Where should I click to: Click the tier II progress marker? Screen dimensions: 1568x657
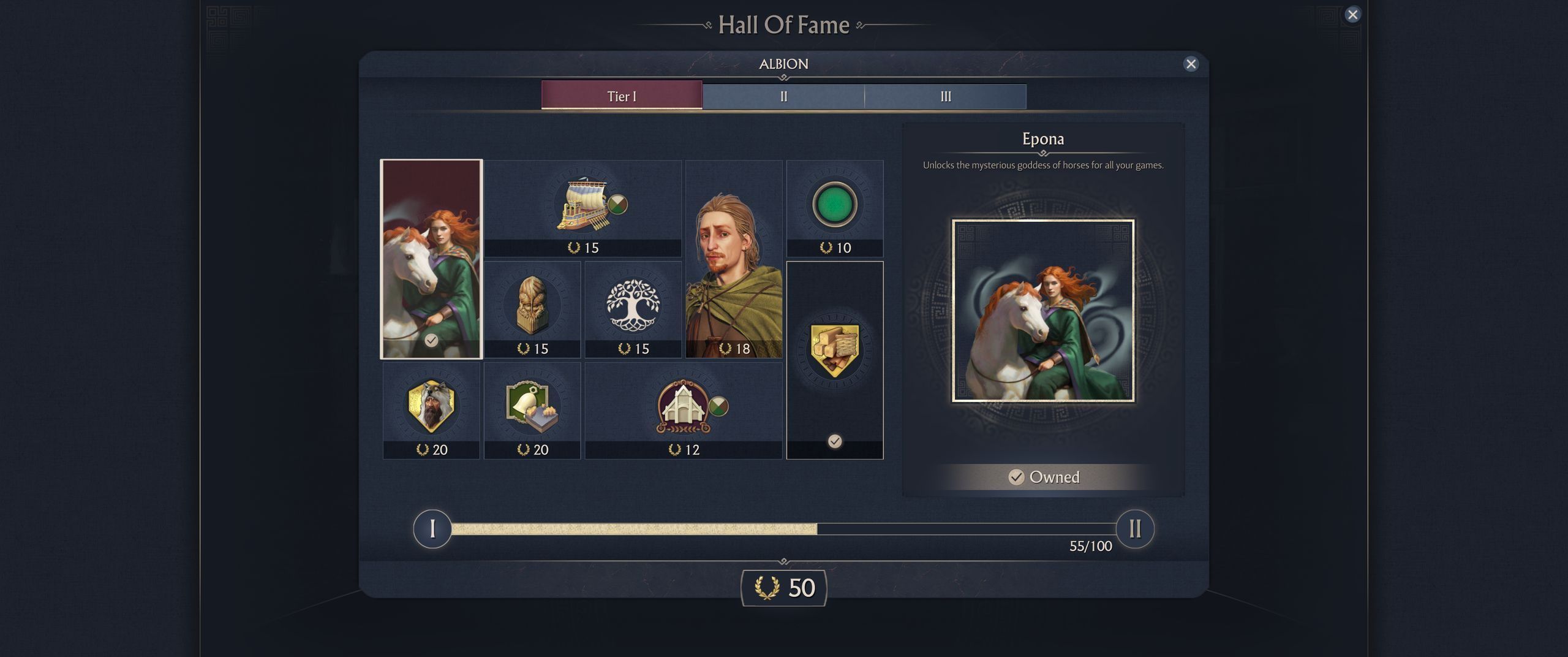click(x=1134, y=528)
